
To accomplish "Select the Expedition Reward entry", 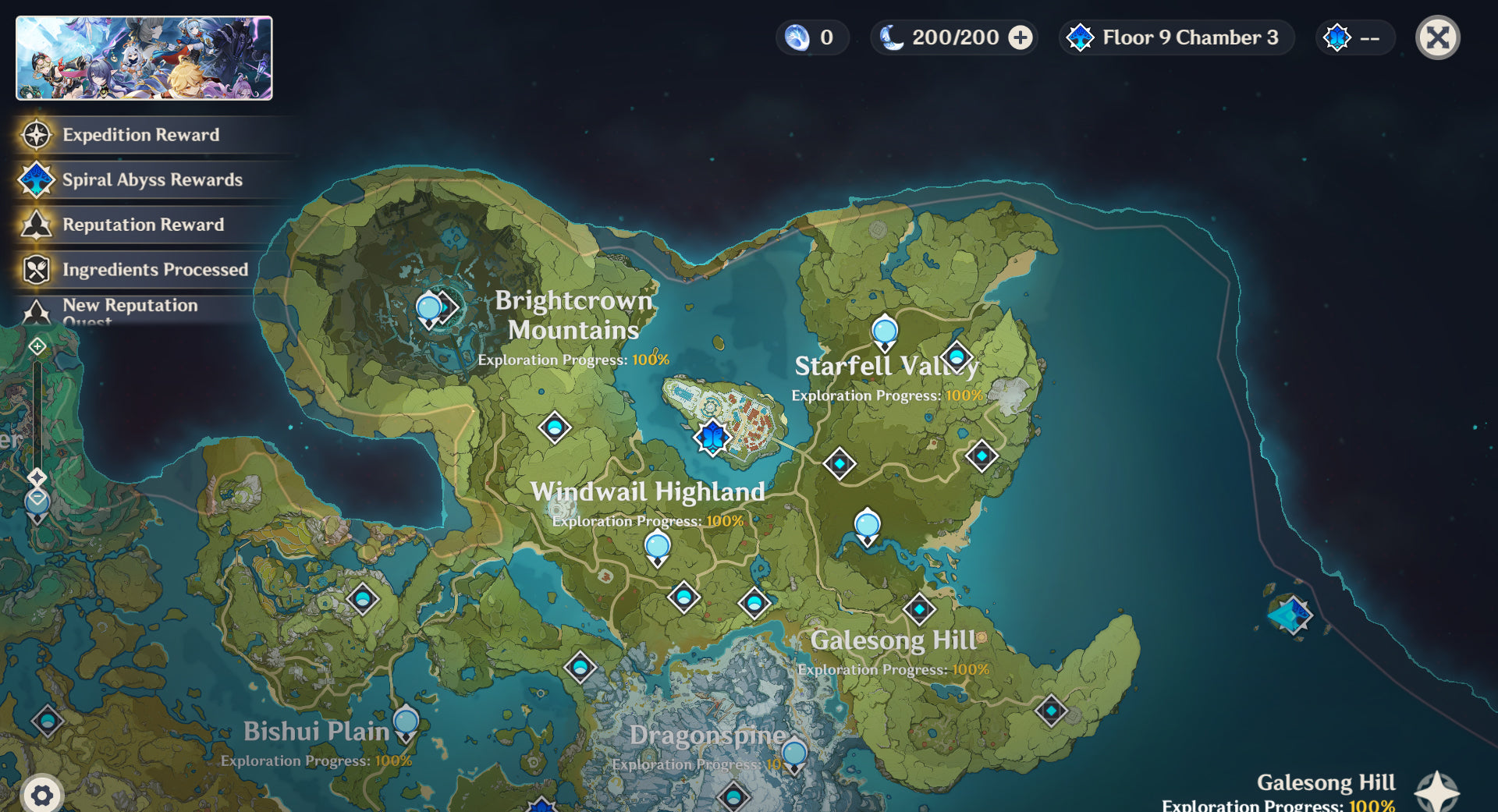I will (140, 135).
